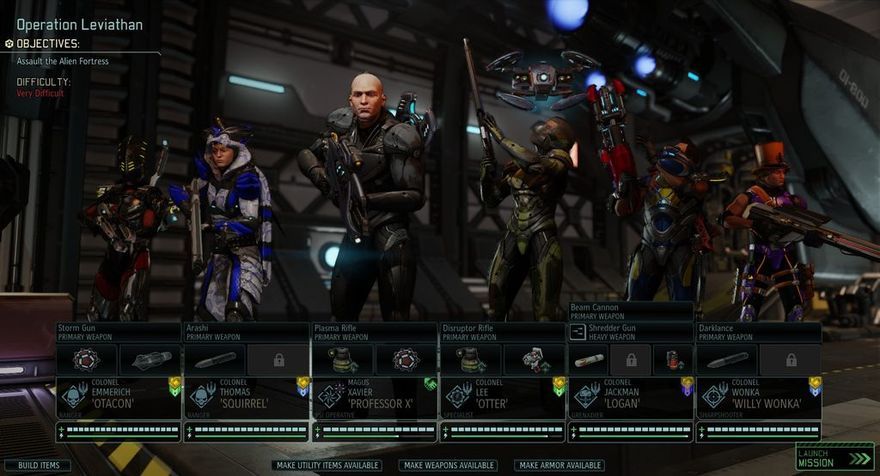
Task: Edit Professor X's Plasma Rifle weapon
Action: tap(374, 332)
